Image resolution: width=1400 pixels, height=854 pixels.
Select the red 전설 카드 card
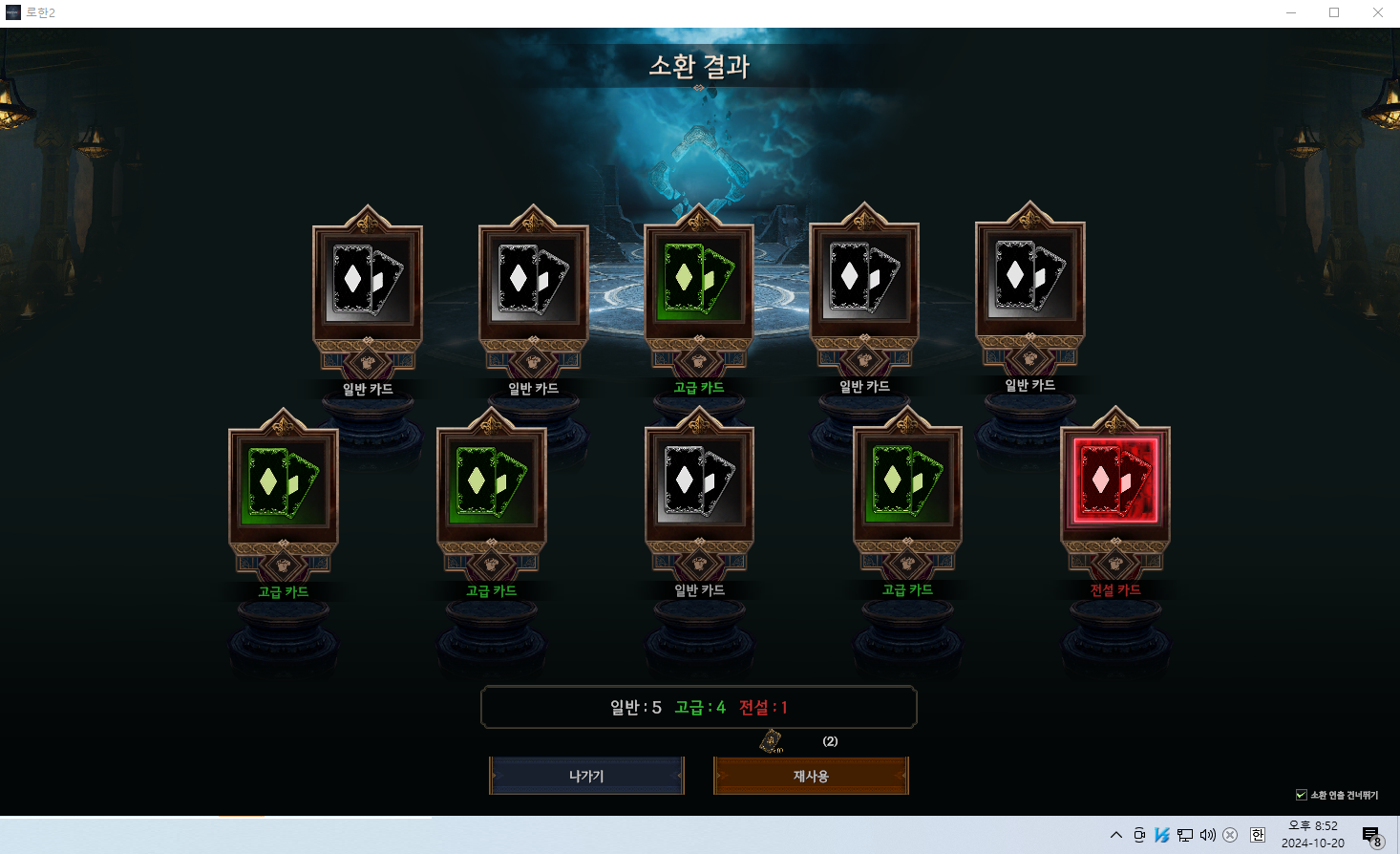click(x=1114, y=481)
